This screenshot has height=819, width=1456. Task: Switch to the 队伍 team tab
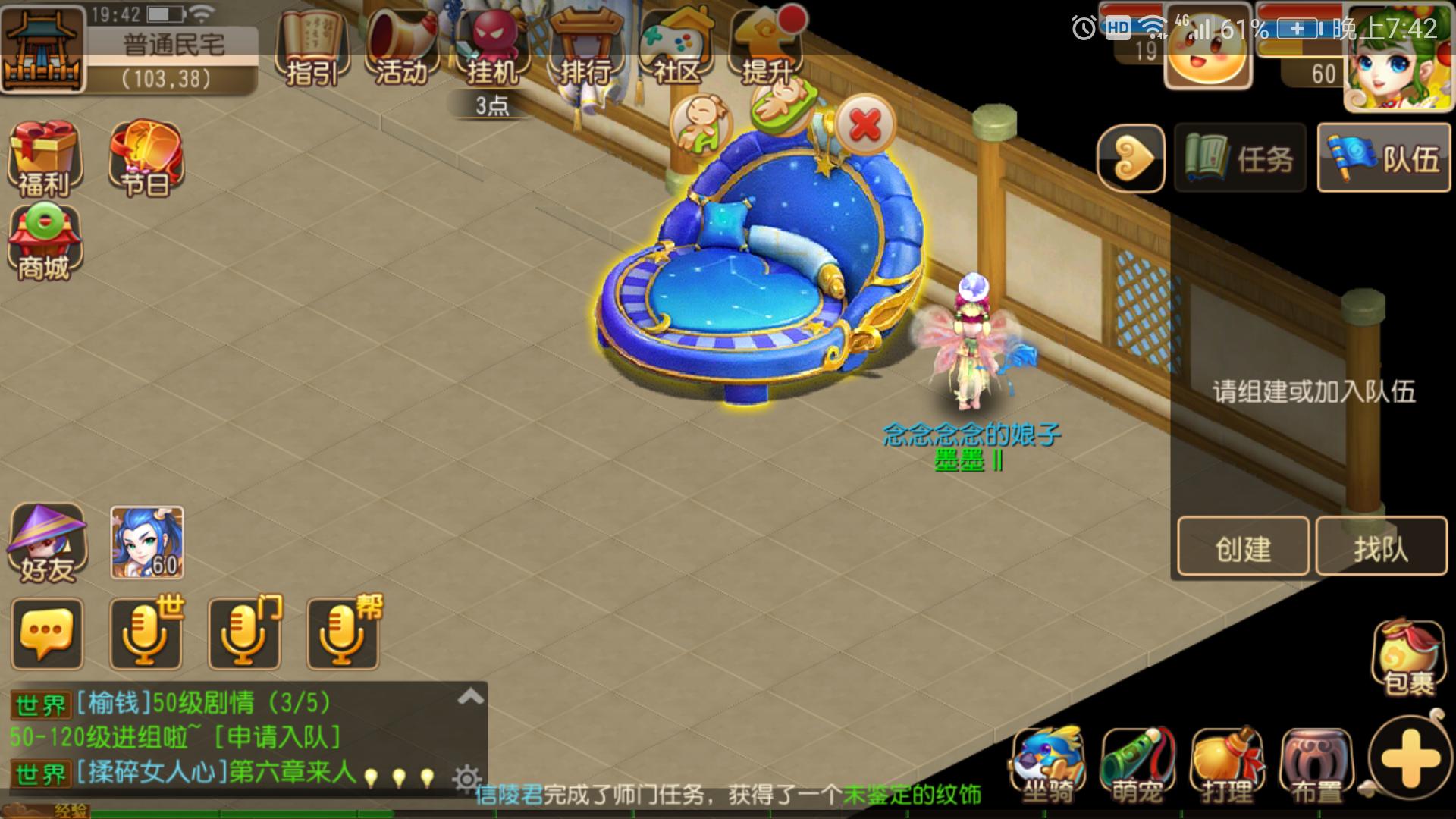[x=1384, y=158]
